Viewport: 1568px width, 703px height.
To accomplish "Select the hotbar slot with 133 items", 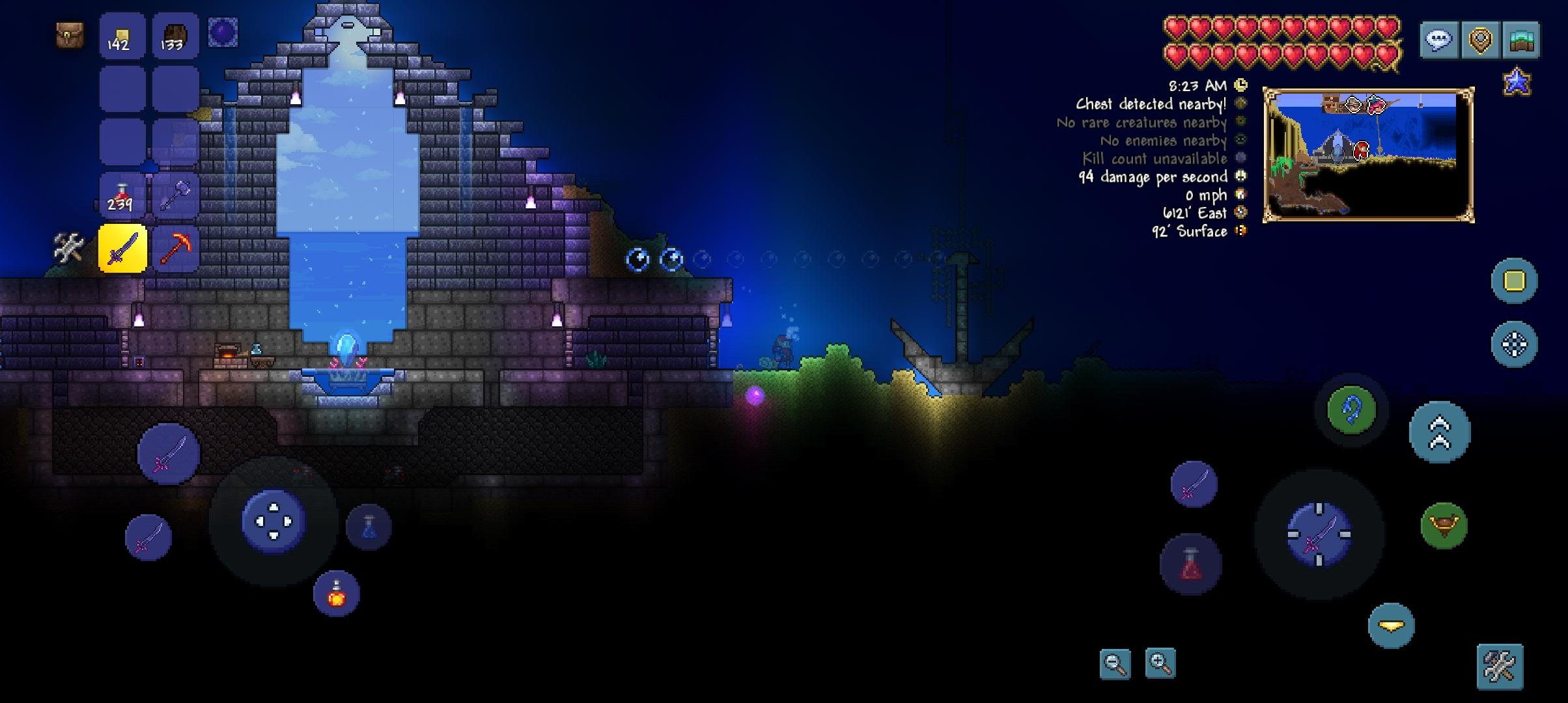I will (175, 36).
